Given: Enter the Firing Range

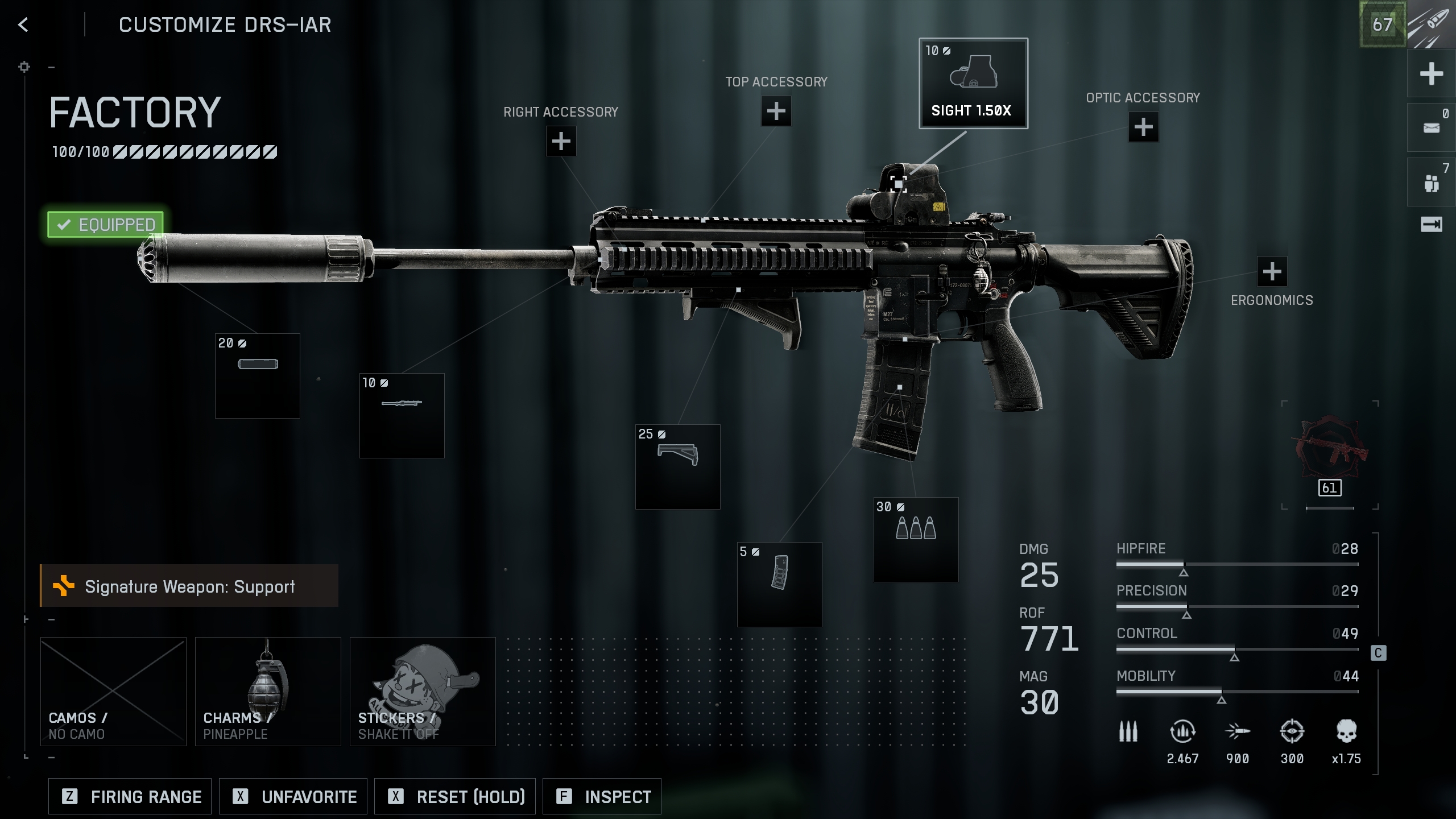Looking at the screenshot, I should [x=130, y=797].
